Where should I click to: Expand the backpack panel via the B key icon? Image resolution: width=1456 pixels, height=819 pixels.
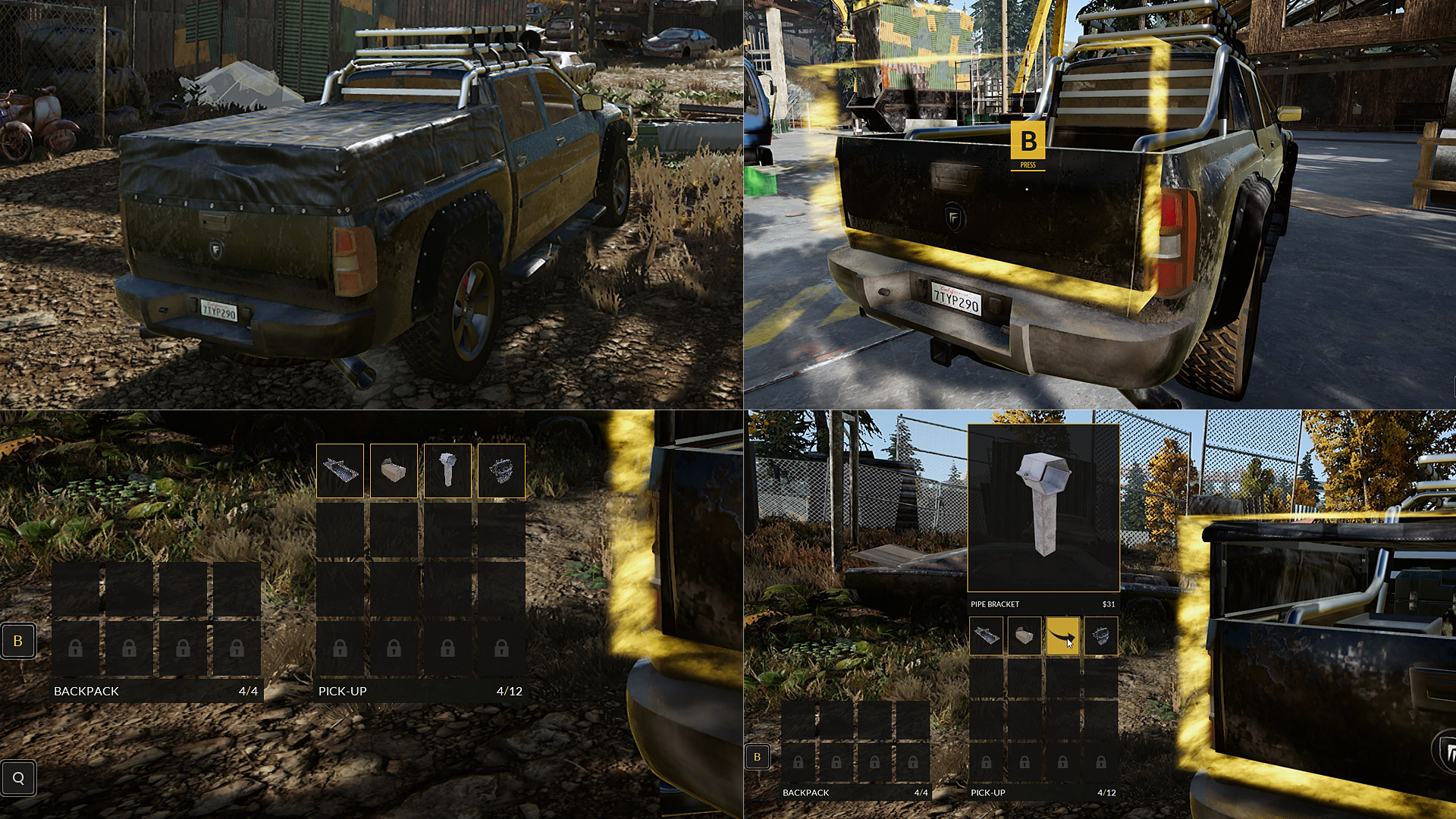[18, 641]
